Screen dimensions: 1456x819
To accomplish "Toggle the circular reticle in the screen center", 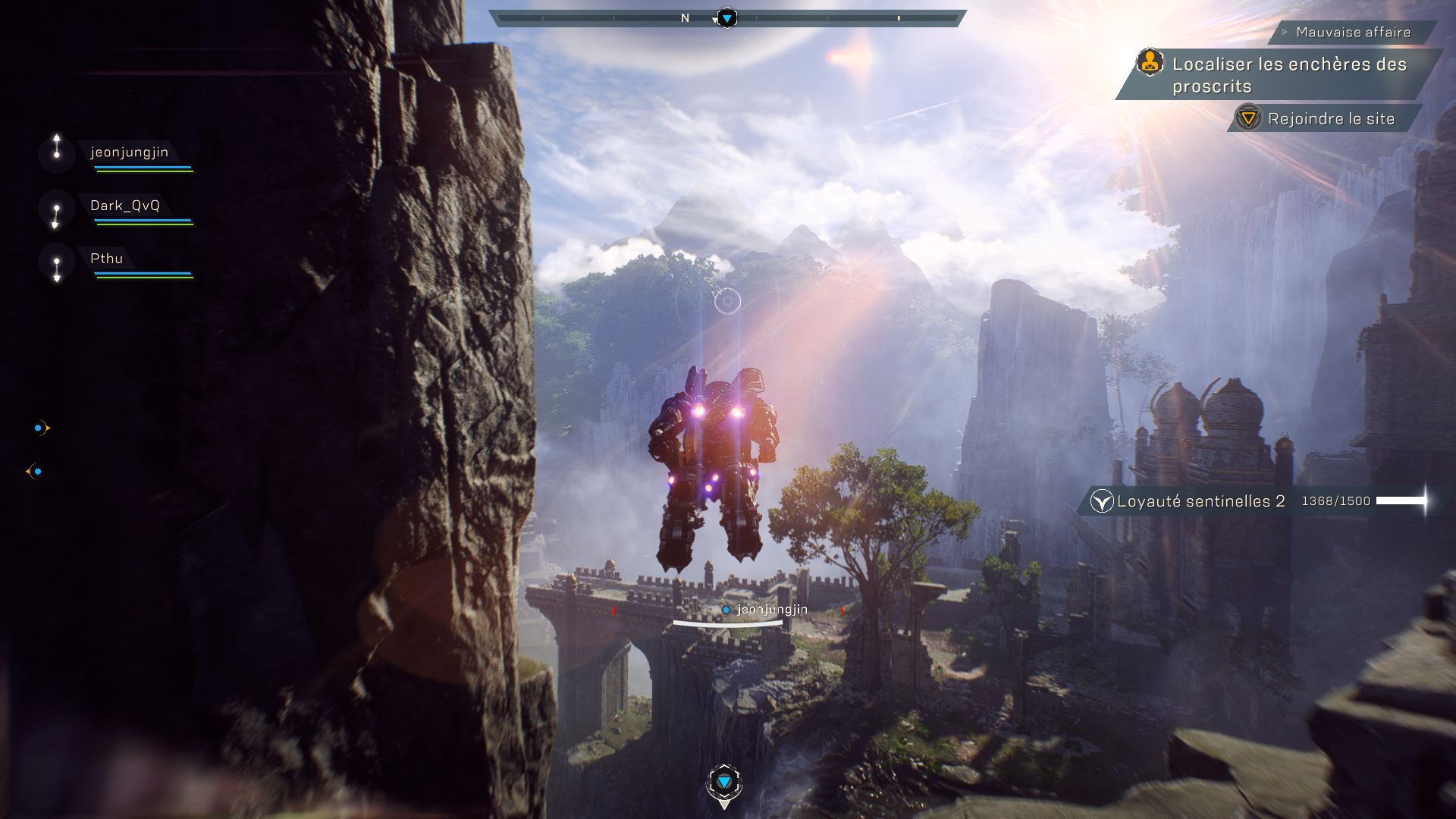I will [x=728, y=301].
